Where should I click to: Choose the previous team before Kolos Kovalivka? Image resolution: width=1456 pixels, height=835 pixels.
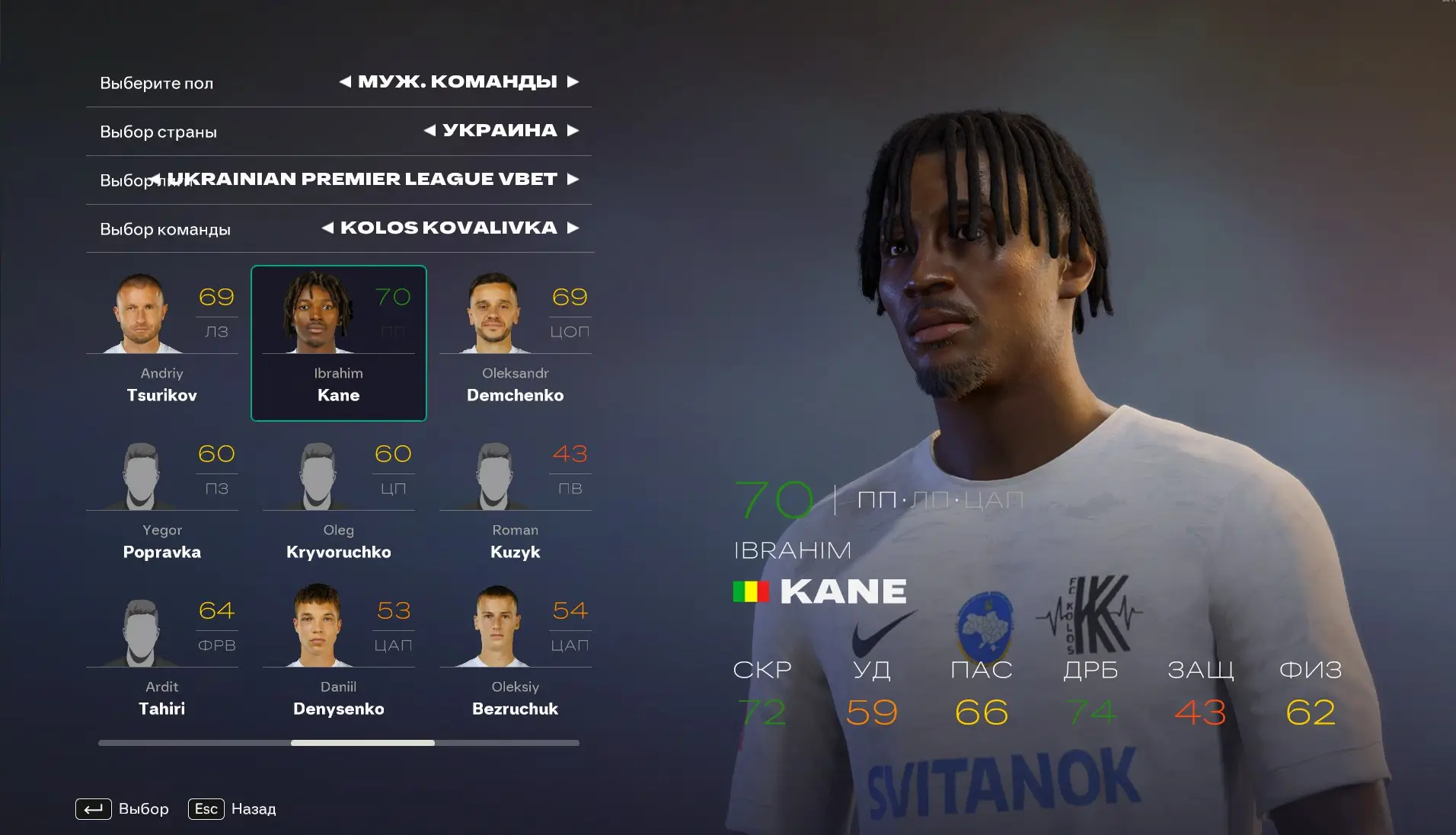coord(328,228)
